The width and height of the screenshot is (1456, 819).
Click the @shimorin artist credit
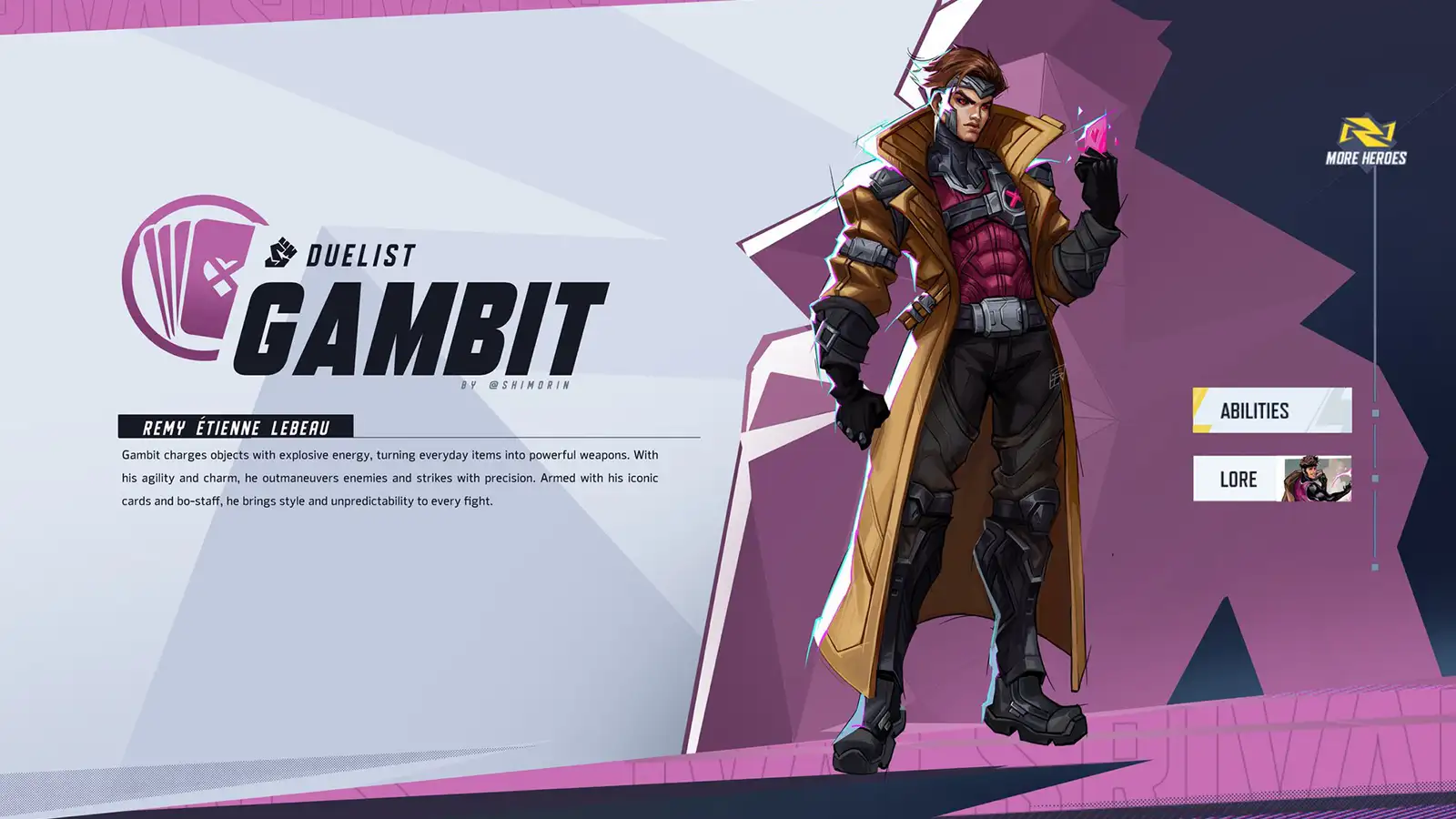pyautogui.click(x=515, y=385)
